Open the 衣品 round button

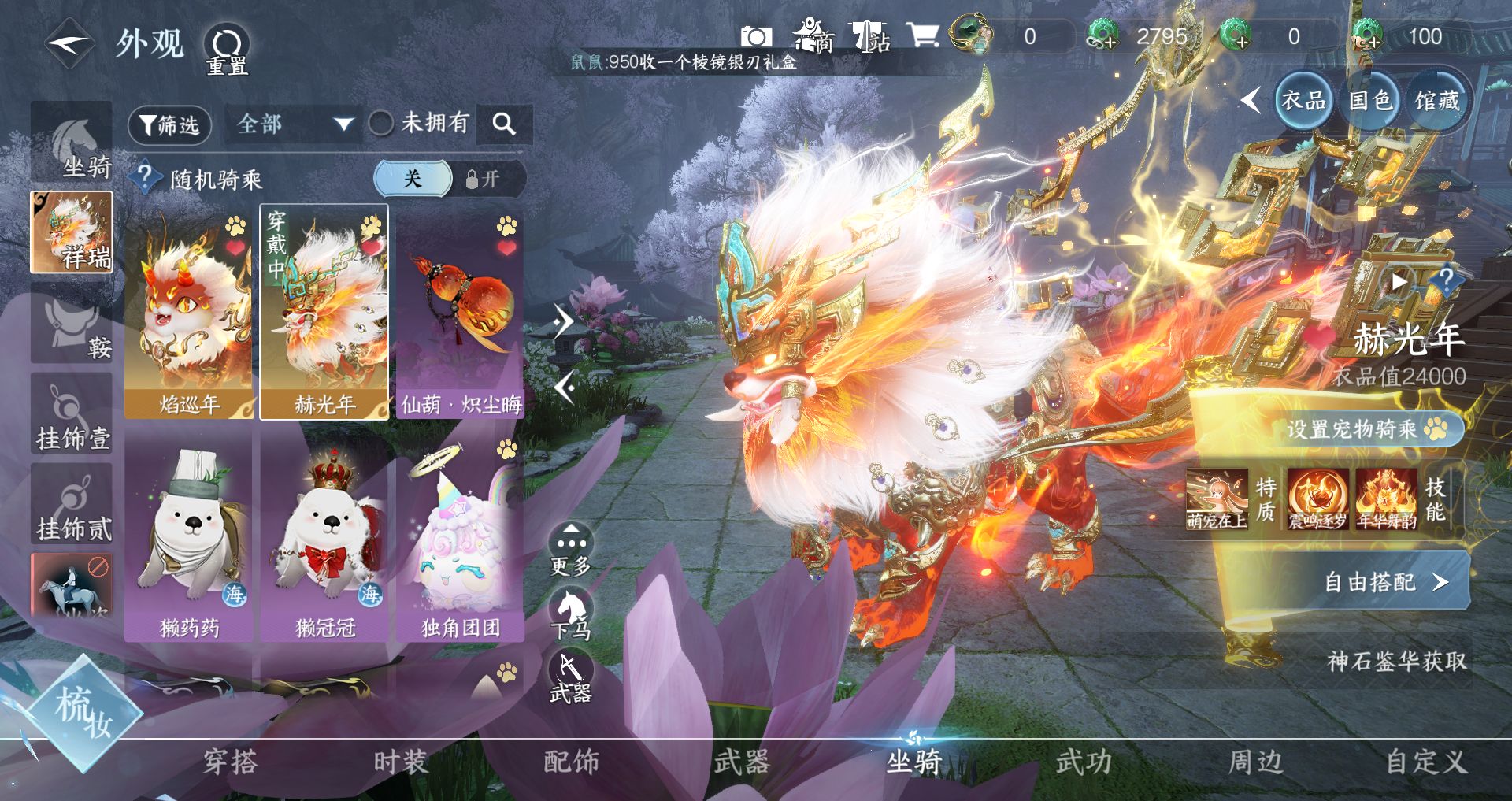tap(1303, 101)
